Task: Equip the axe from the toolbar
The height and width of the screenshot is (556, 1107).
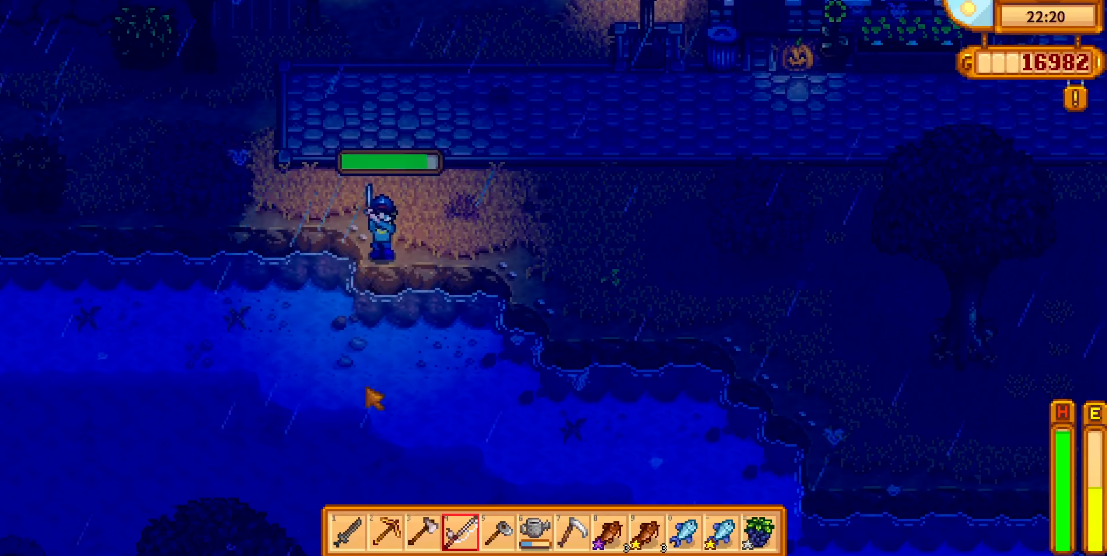Action: pos(422,529)
